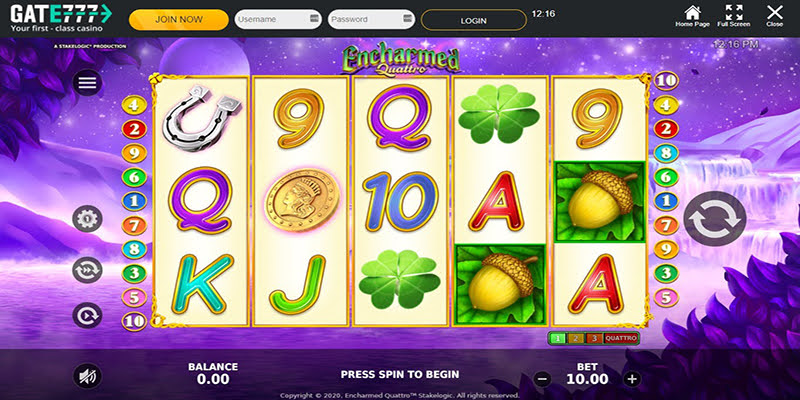Choose the yellow 2 game mode
The width and height of the screenshot is (800, 400).
[576, 339]
